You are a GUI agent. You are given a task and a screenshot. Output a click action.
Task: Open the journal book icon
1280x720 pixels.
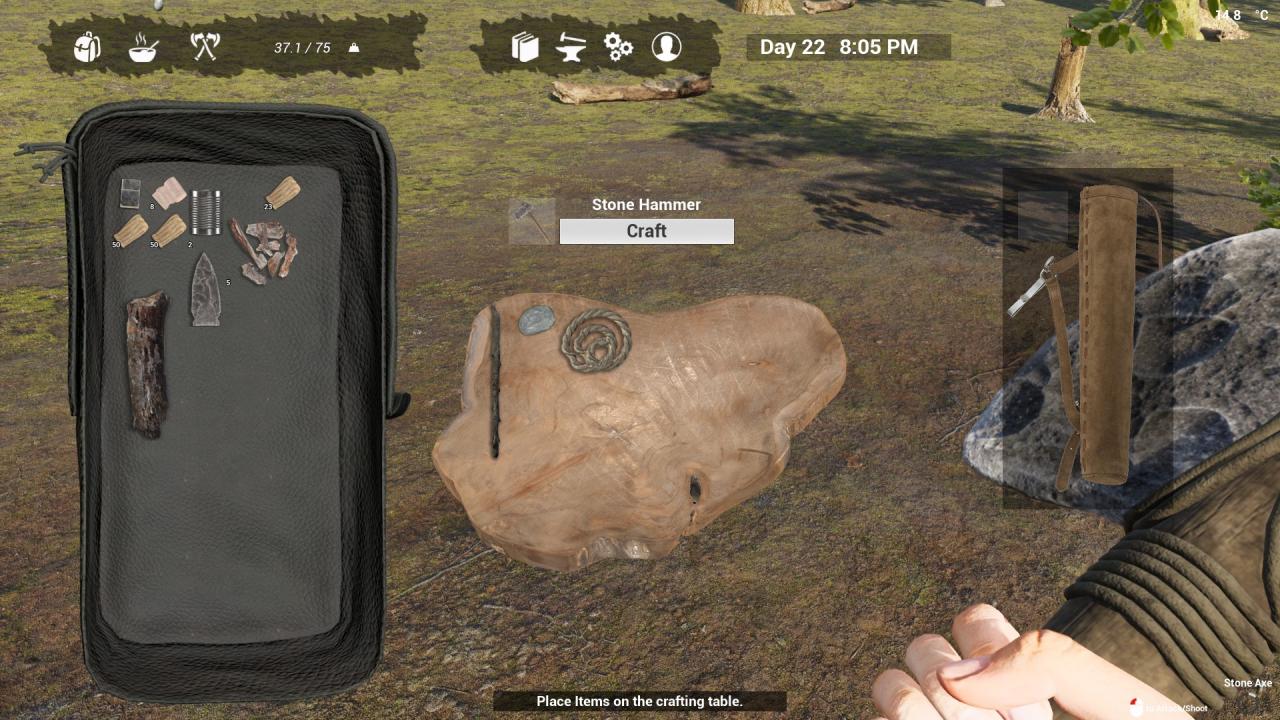pyautogui.click(x=525, y=47)
